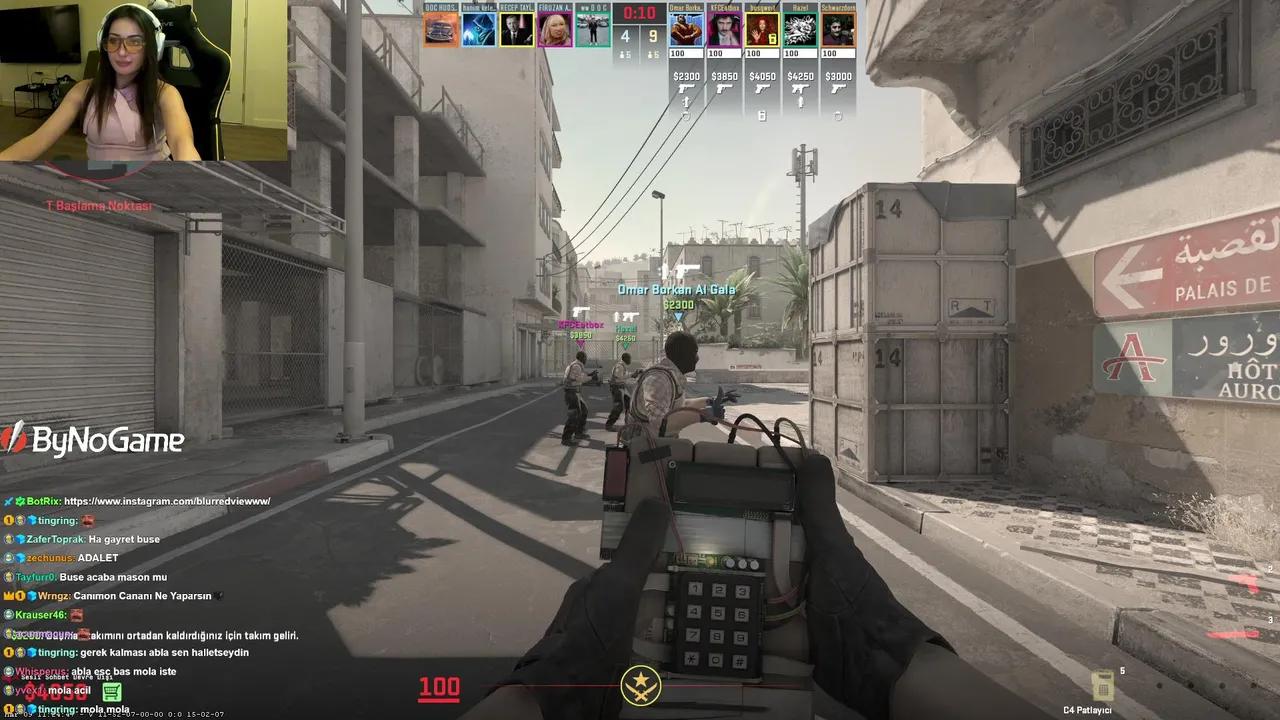The height and width of the screenshot is (720, 1280).
Task: Click the shopping cart emote in yvext's message
Action: coord(111,690)
